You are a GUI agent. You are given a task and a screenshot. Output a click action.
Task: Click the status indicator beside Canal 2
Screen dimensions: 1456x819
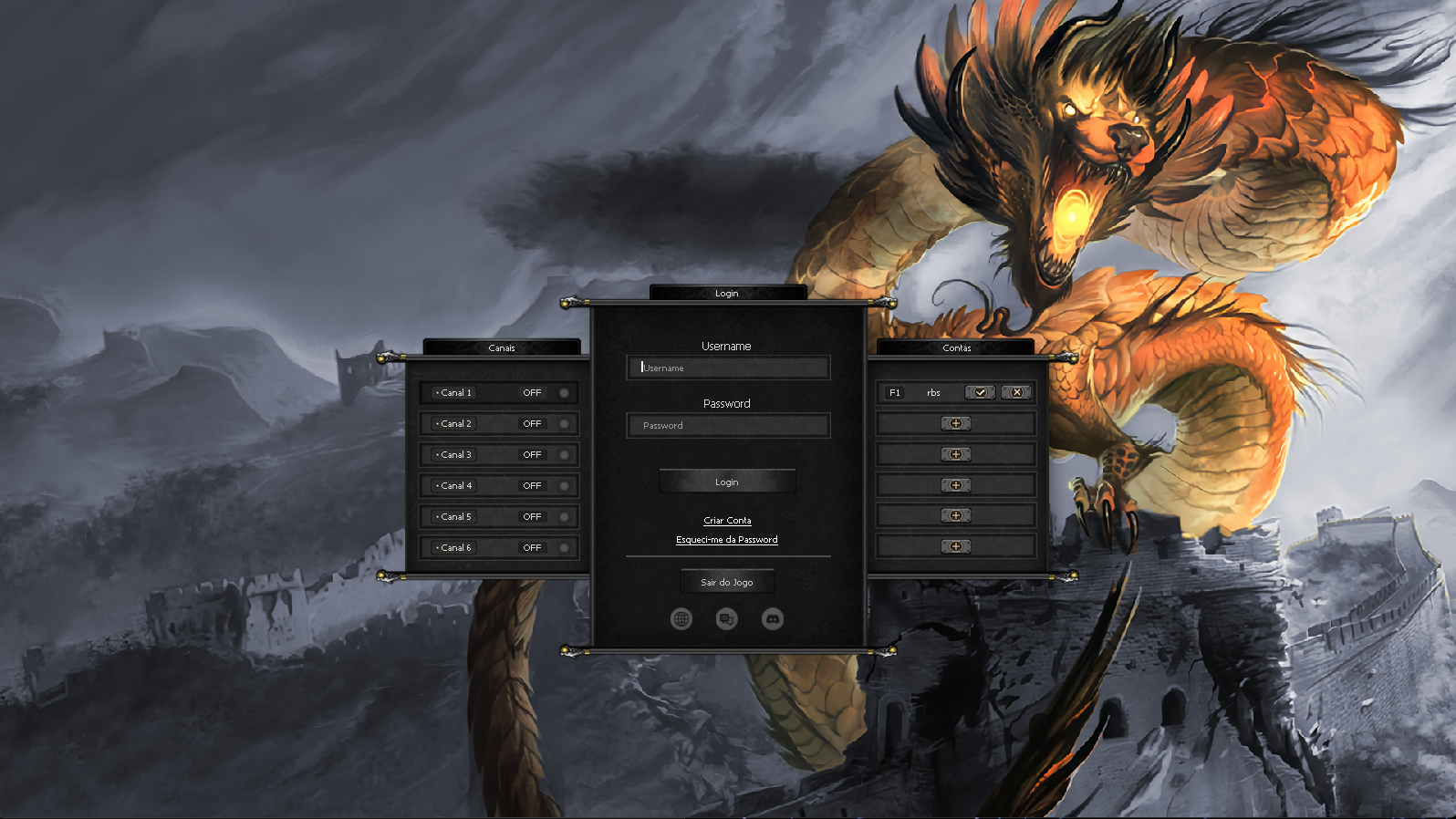tap(564, 423)
